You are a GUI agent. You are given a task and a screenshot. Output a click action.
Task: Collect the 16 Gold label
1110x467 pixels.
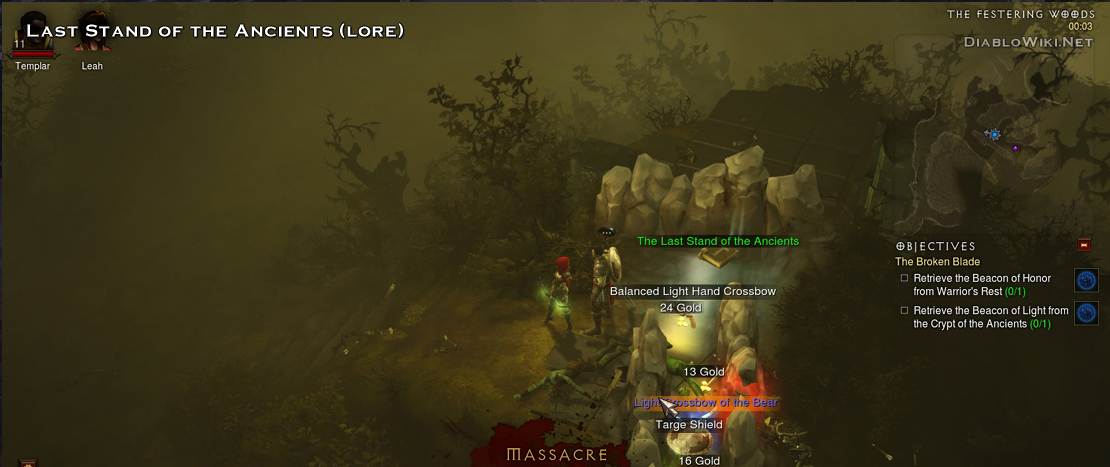coord(699,461)
